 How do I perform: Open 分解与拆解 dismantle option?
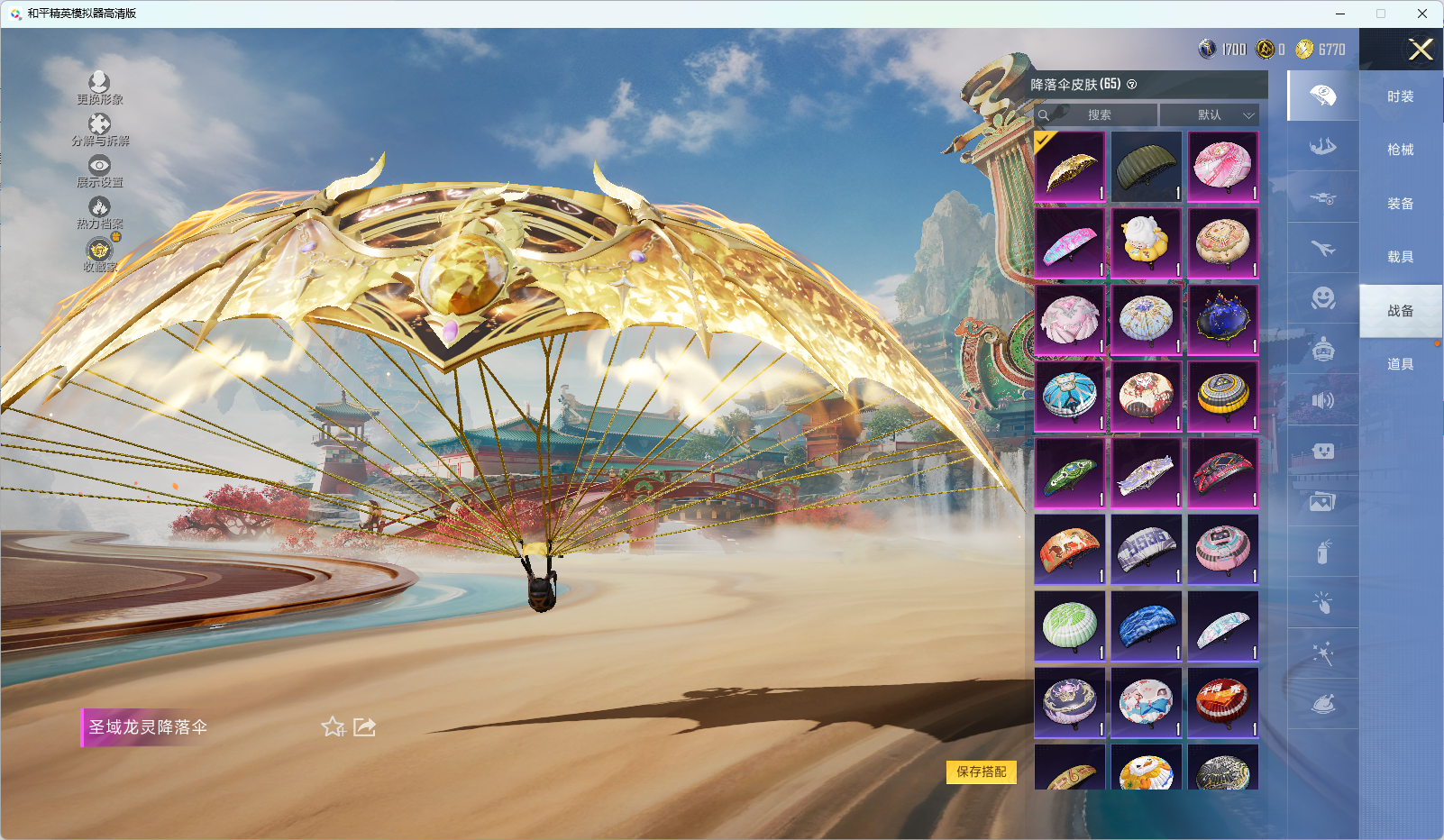coord(99,130)
